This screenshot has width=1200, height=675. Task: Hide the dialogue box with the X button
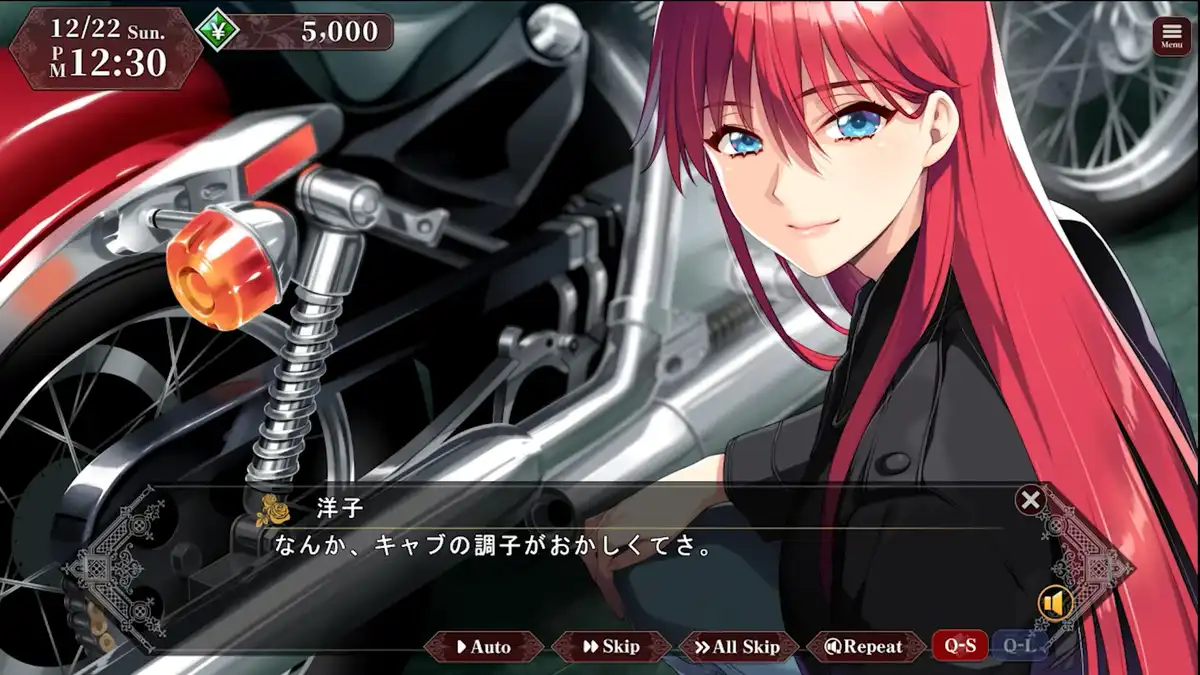(1030, 500)
